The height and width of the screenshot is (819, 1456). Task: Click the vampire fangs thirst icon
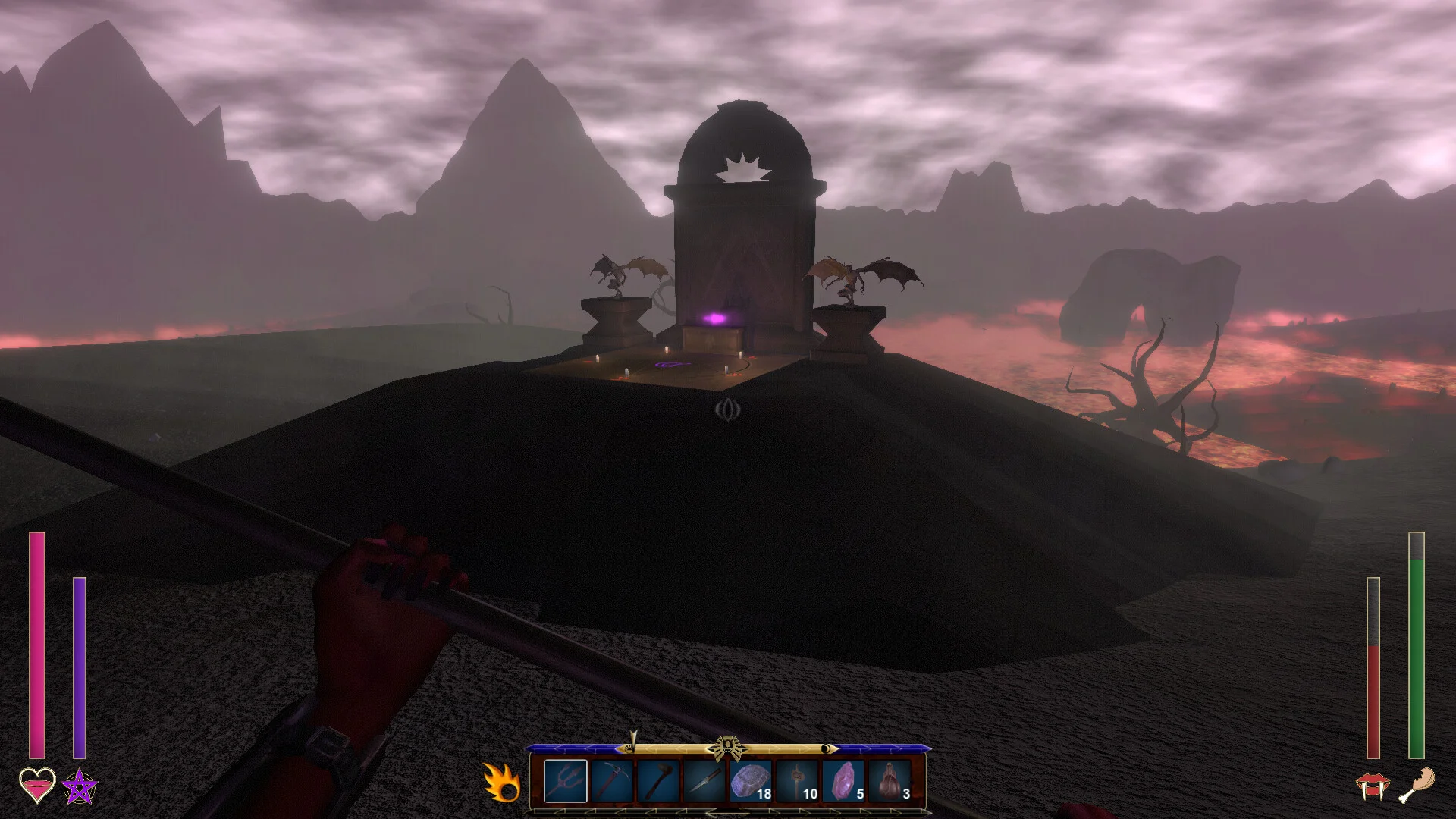tap(1373, 786)
